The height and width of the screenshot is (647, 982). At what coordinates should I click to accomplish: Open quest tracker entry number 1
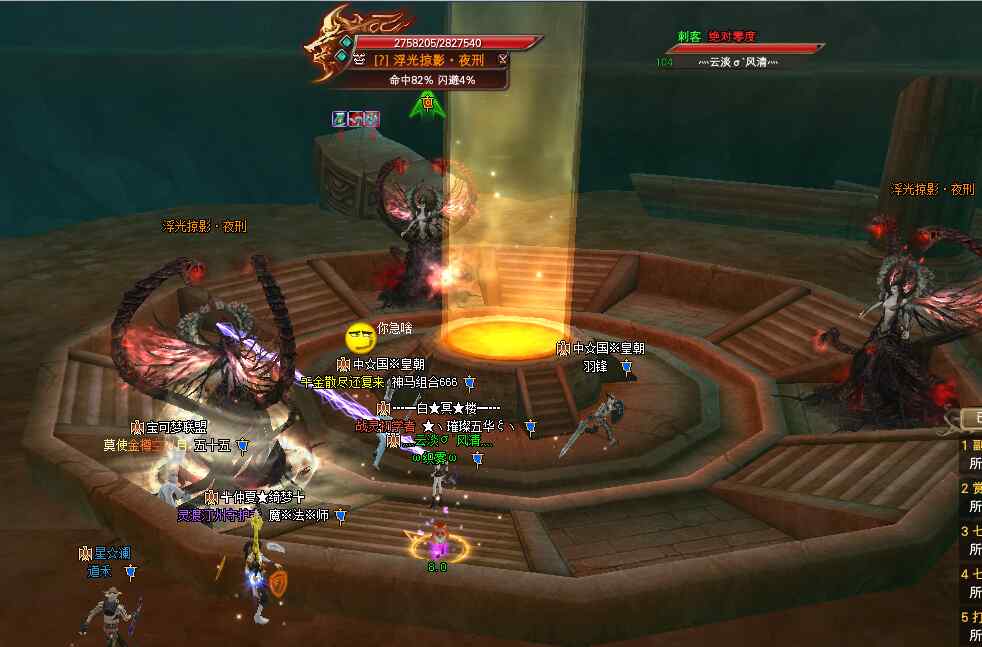(x=971, y=446)
